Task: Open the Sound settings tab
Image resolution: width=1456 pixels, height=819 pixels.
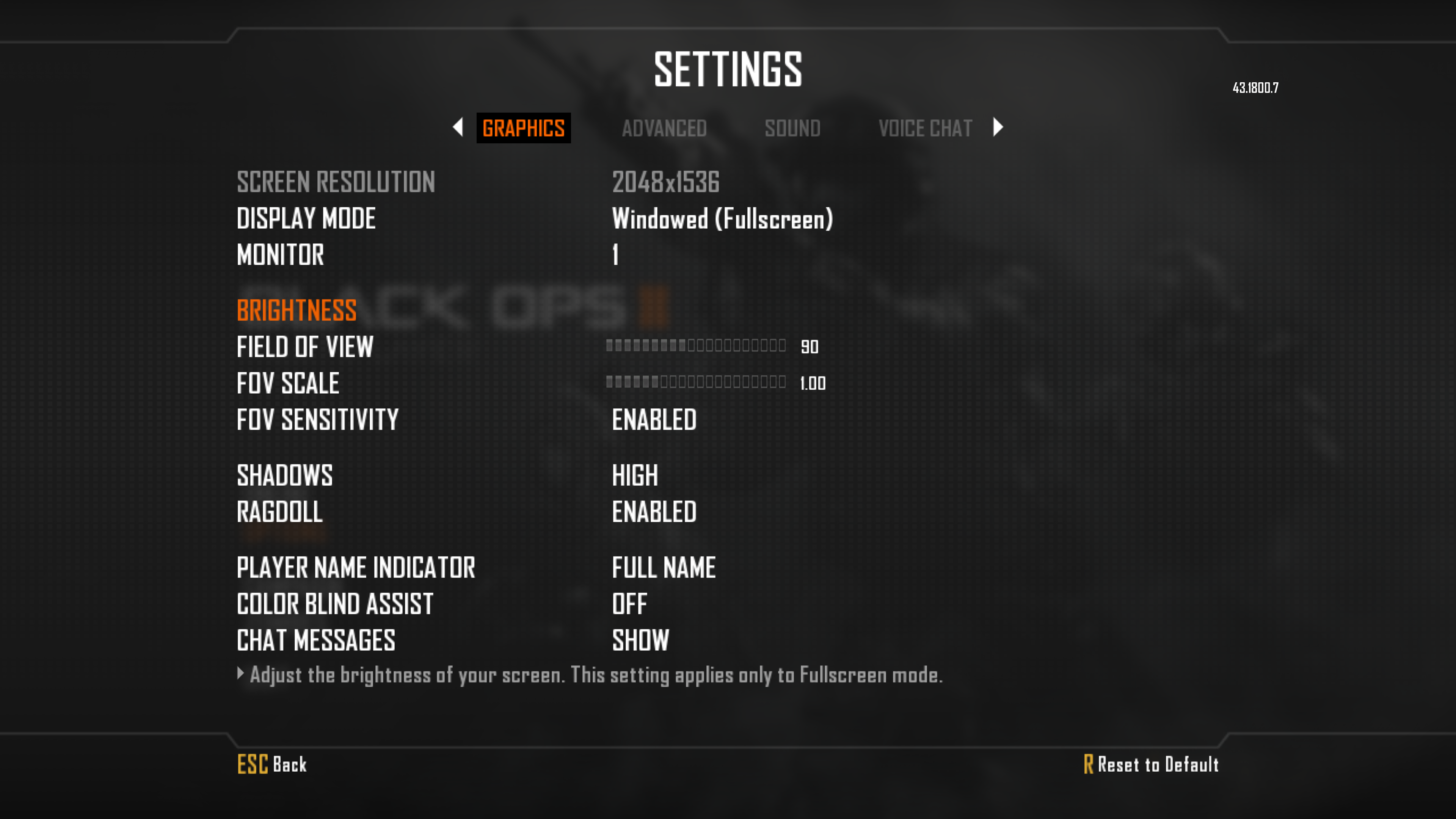Action: 792,128
